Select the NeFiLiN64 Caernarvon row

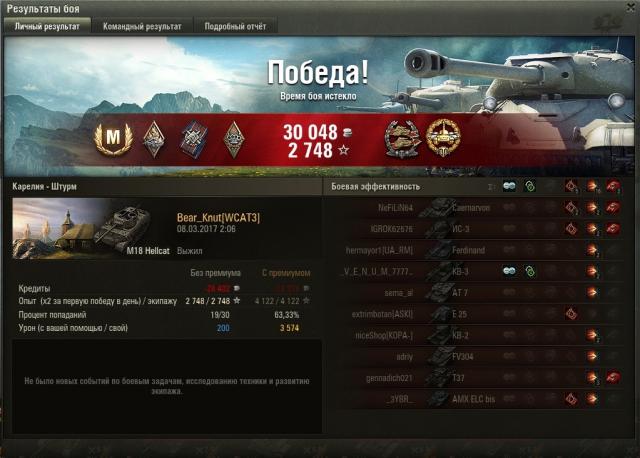(x=472, y=208)
